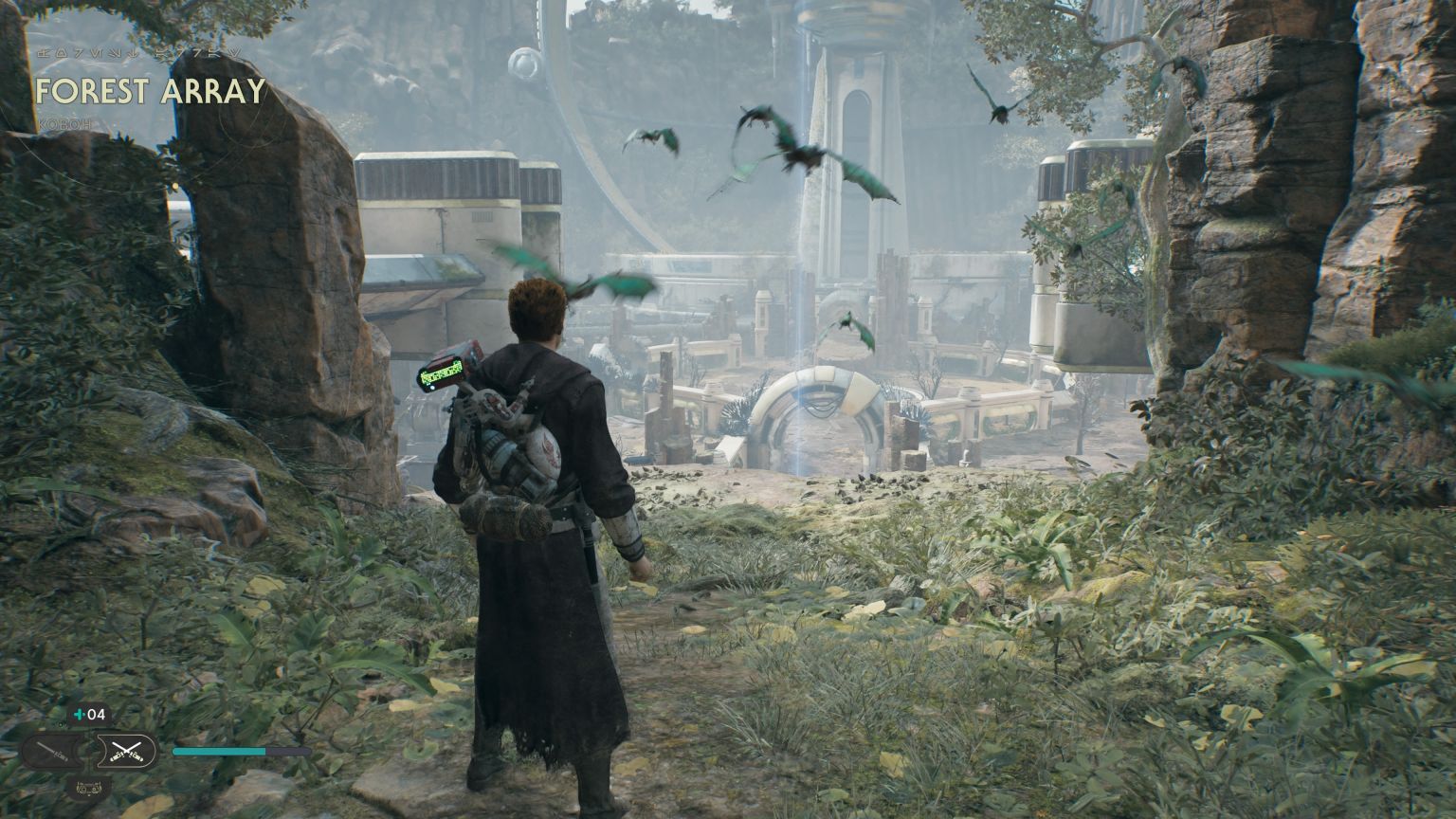This screenshot has width=1456, height=819.
Task: Toggle the highlighted dual-blade stance slot
Action: tap(126, 749)
